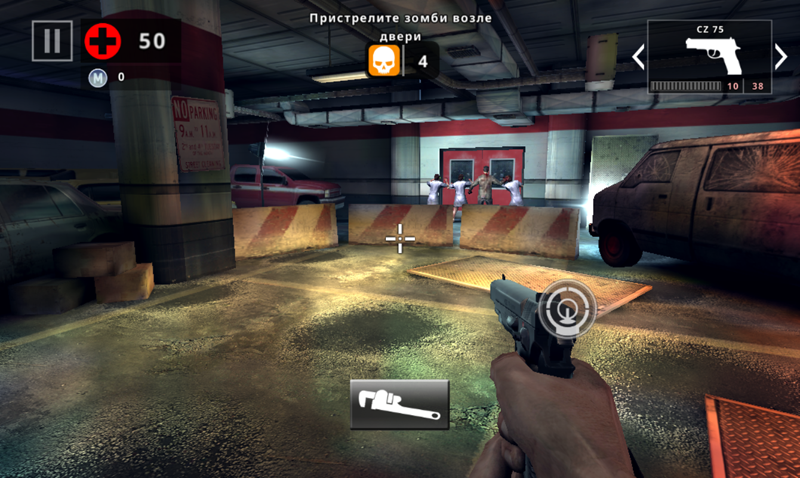Swing the wrench melee attack button
The height and width of the screenshot is (478, 800).
[x=399, y=404]
